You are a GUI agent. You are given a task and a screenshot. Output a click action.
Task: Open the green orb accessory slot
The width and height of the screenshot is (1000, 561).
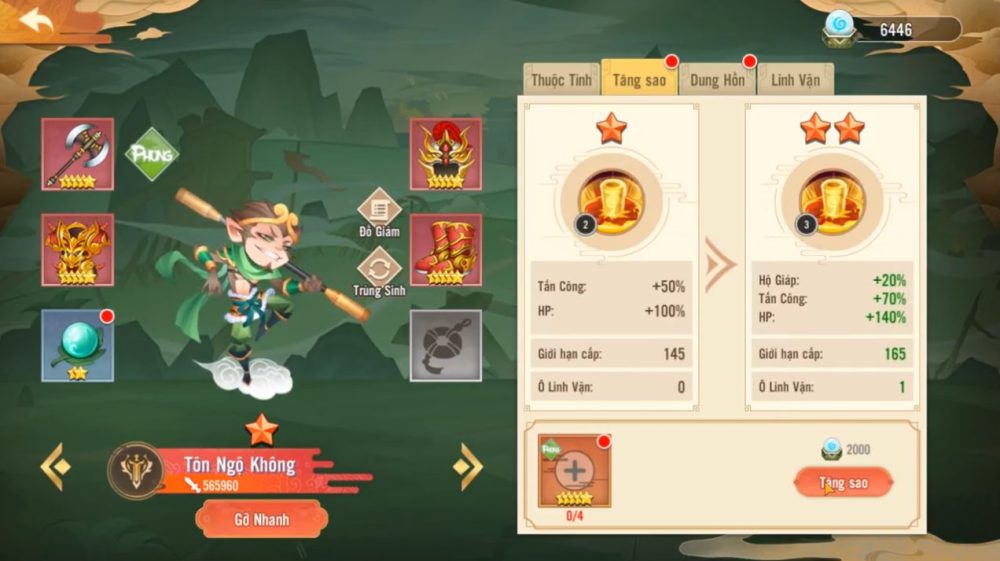coord(78,345)
